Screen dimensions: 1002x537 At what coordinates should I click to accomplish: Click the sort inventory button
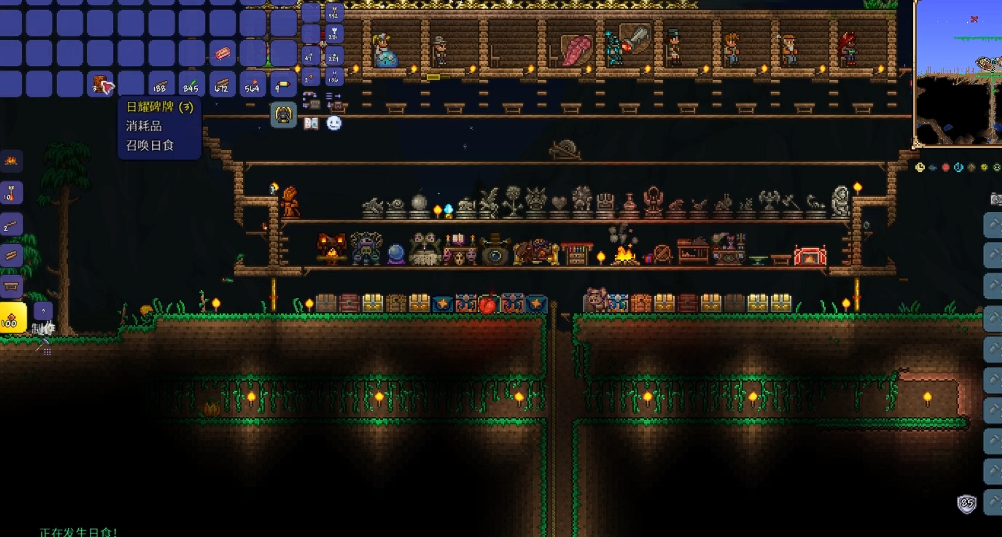tap(334, 101)
